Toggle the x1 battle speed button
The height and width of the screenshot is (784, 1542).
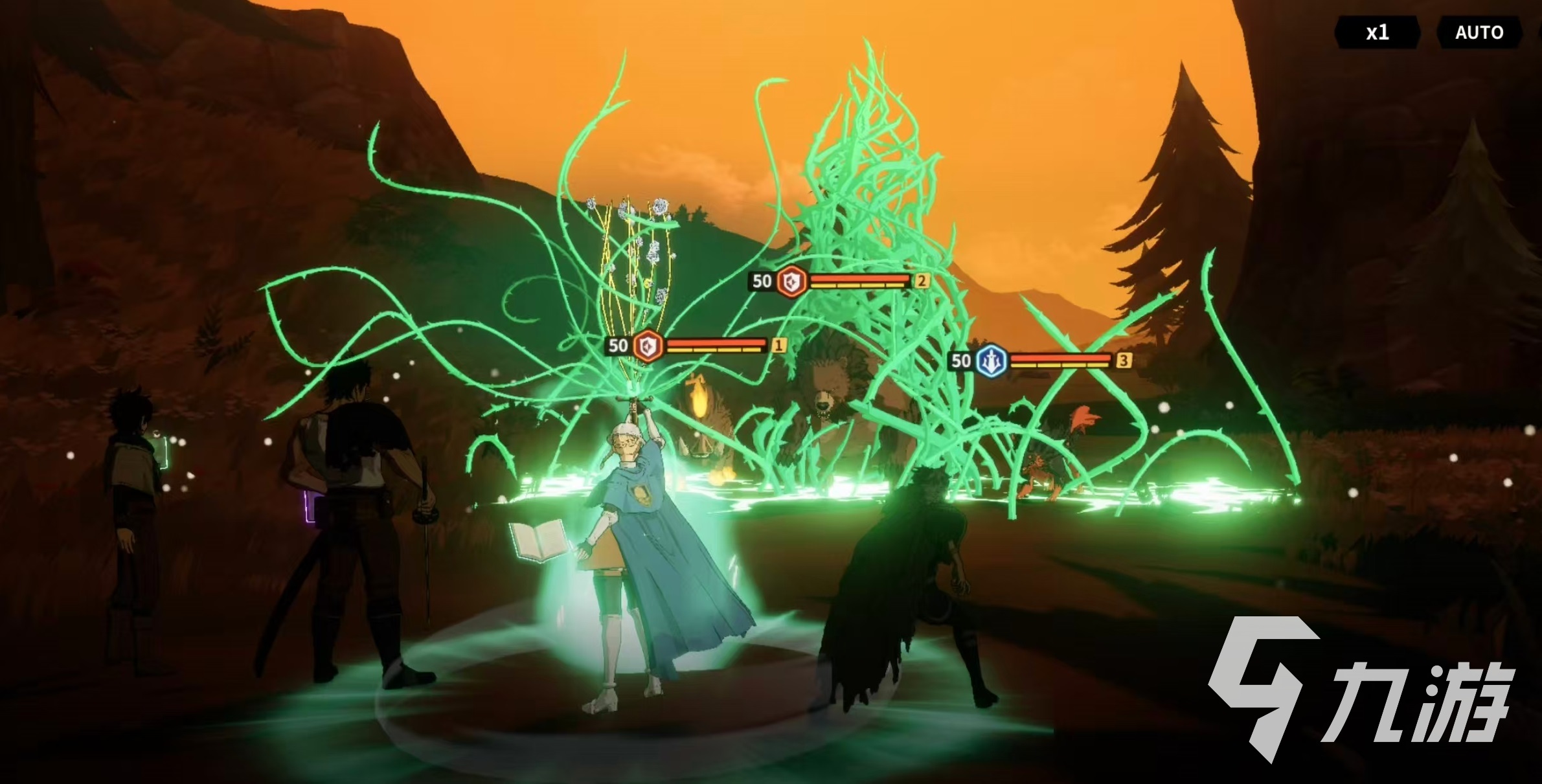1377,32
